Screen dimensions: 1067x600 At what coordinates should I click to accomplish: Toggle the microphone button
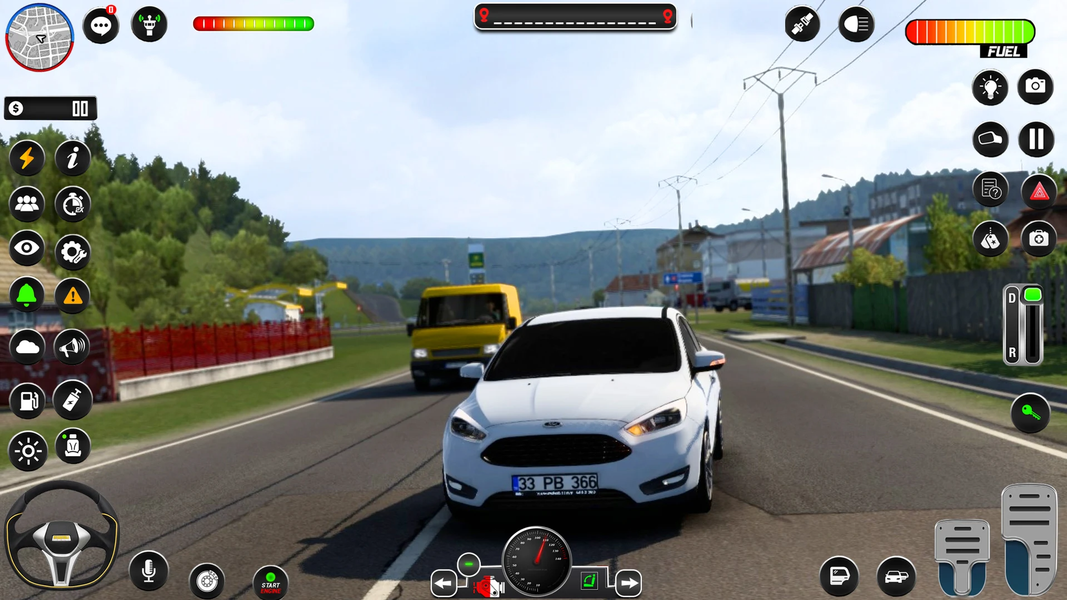click(x=148, y=571)
